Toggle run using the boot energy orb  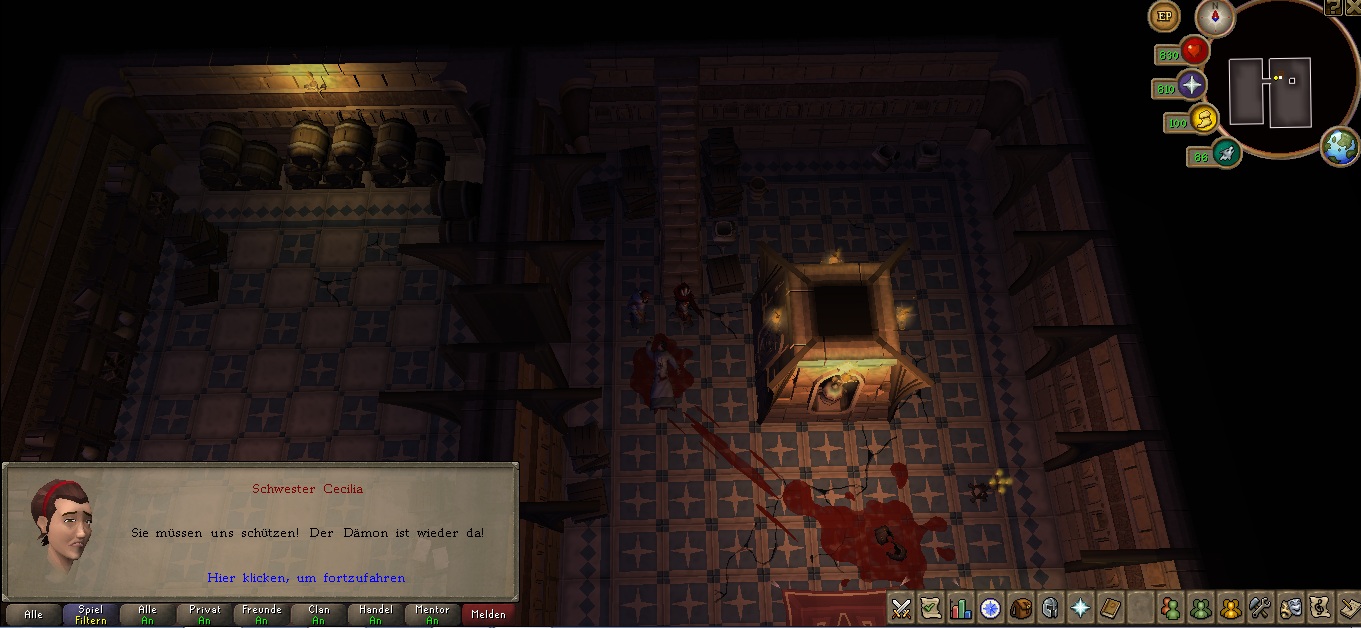1225,153
